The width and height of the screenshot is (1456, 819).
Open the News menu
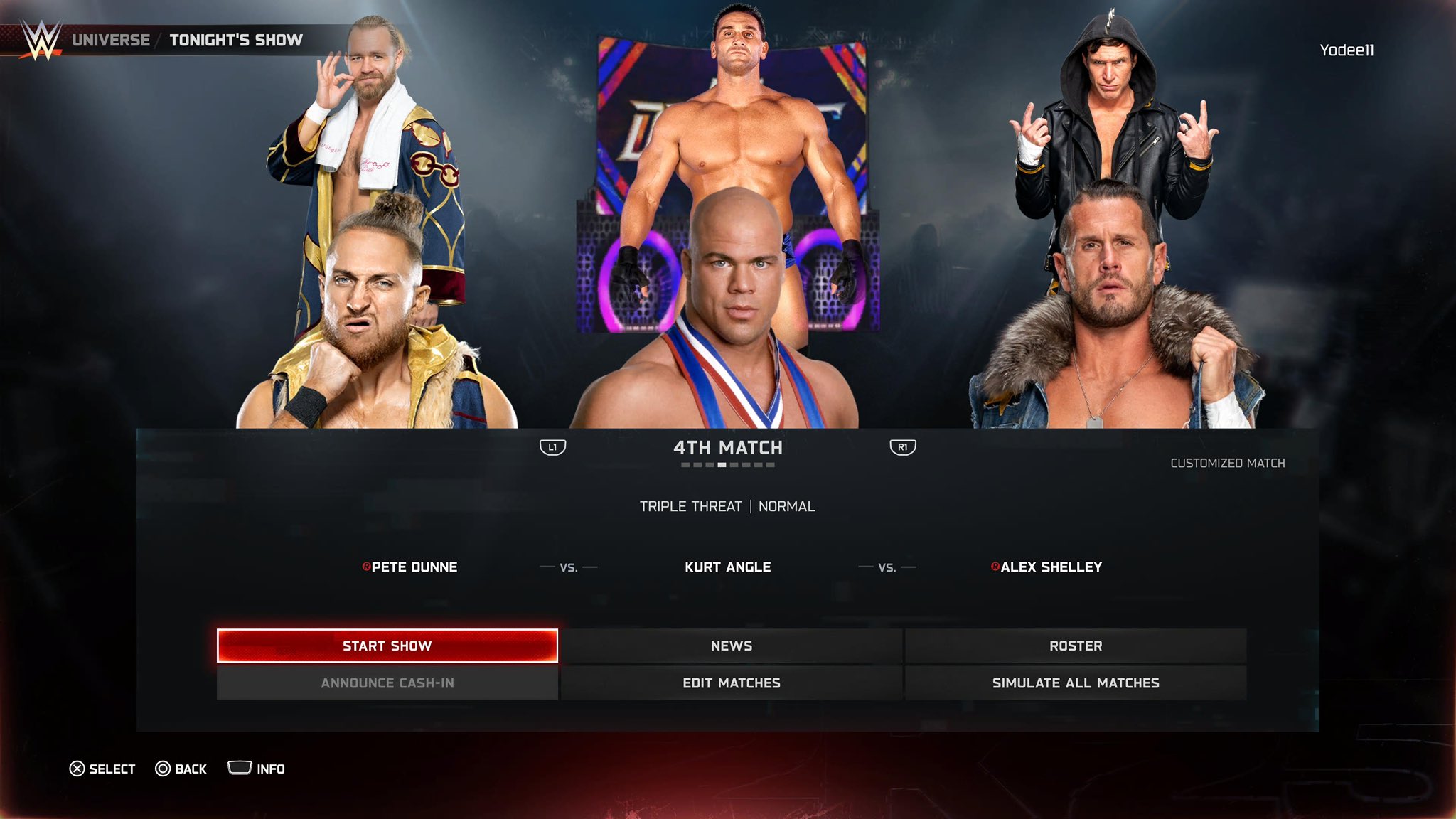click(731, 646)
